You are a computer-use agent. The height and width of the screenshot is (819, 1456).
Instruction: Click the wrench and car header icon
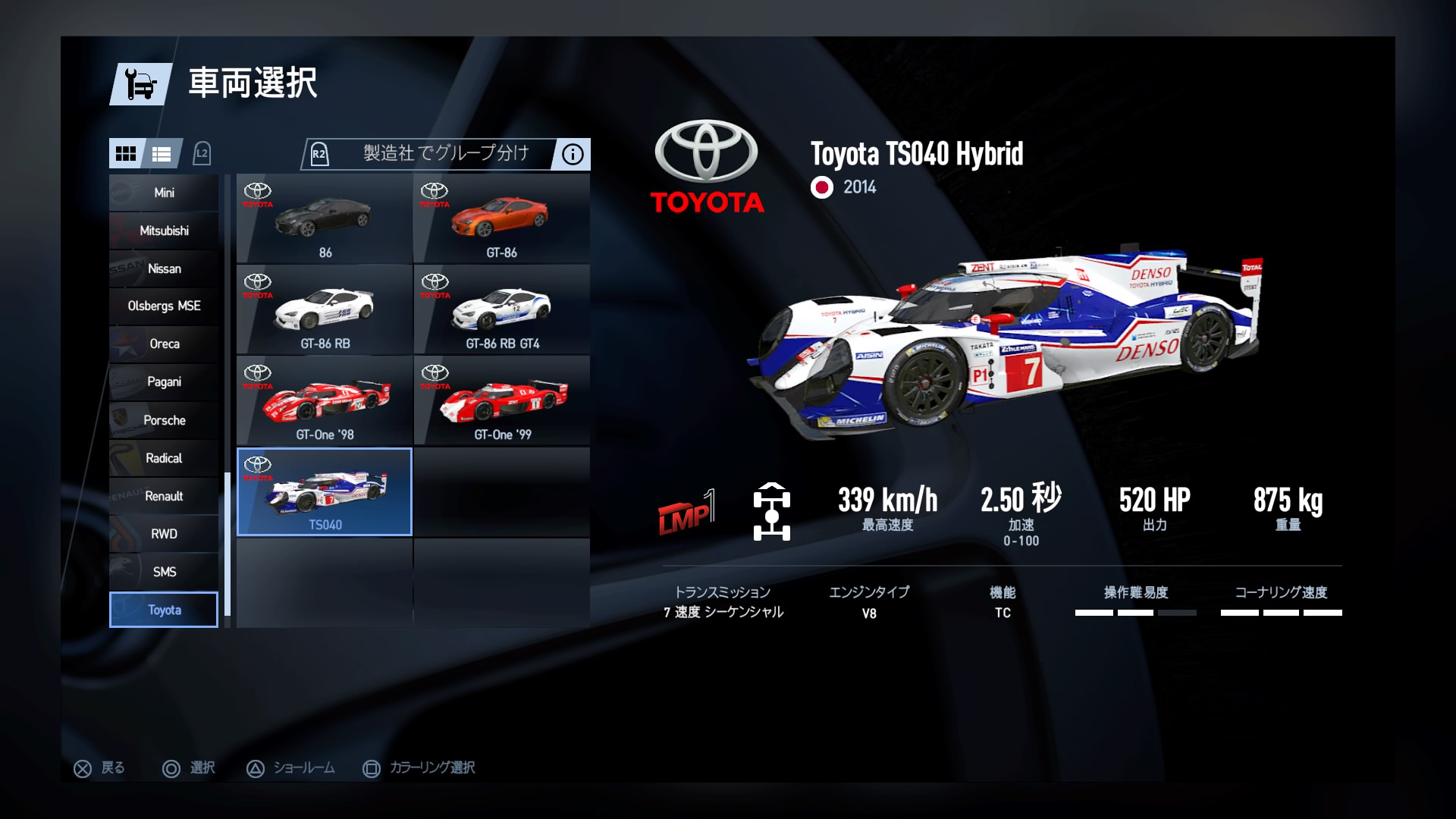click(139, 84)
